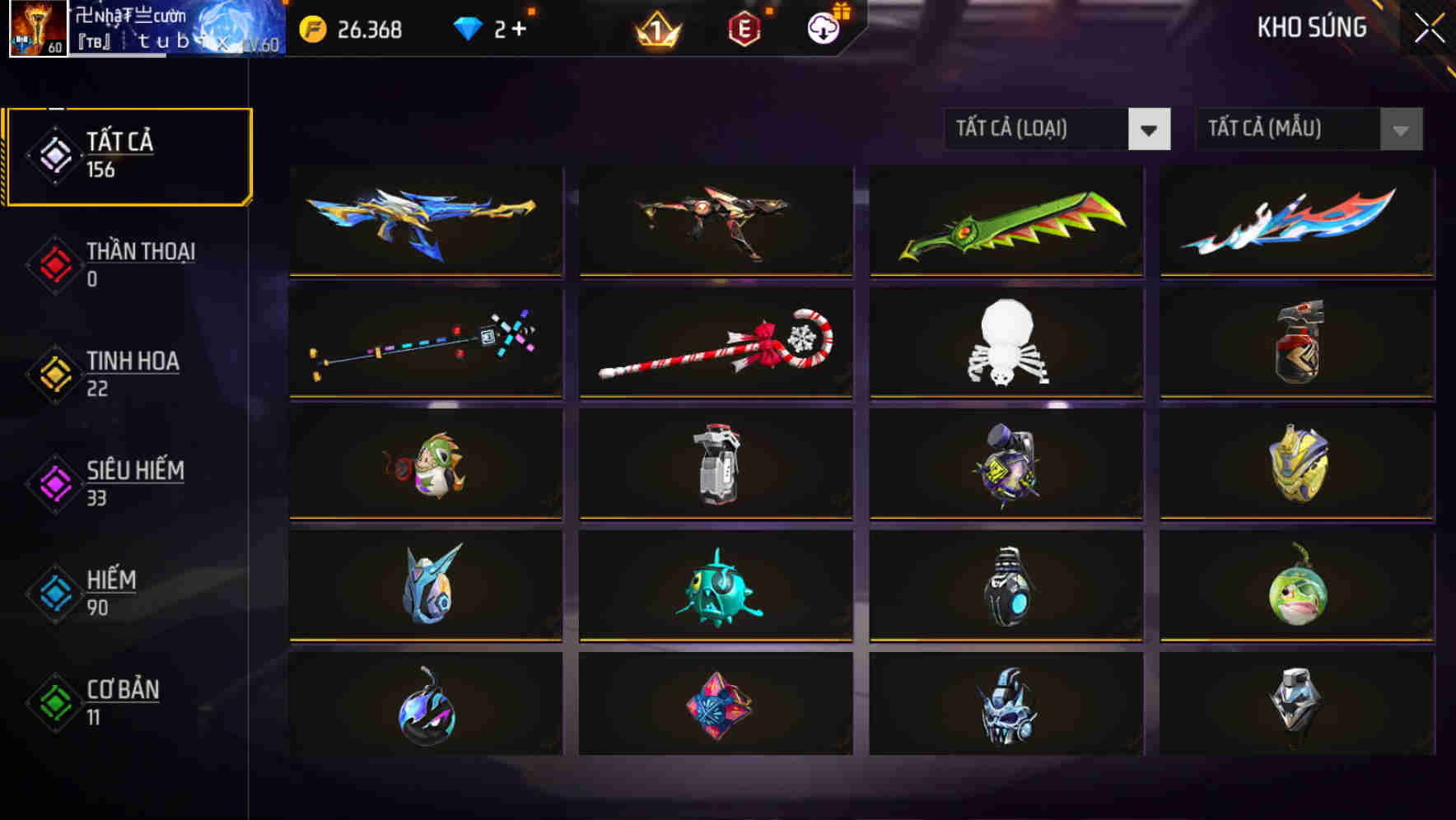Open the gift download cloud icon
The height and width of the screenshot is (820, 1456).
[822, 27]
